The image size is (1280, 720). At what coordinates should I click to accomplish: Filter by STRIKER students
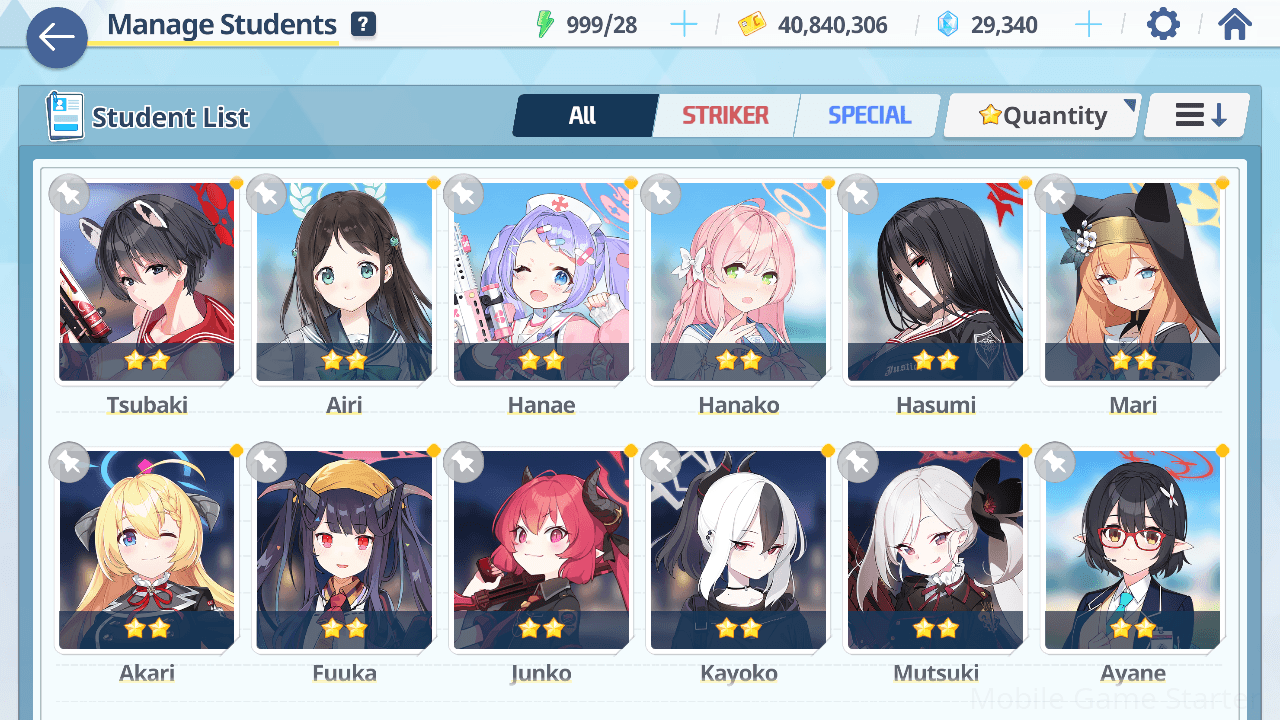(725, 116)
